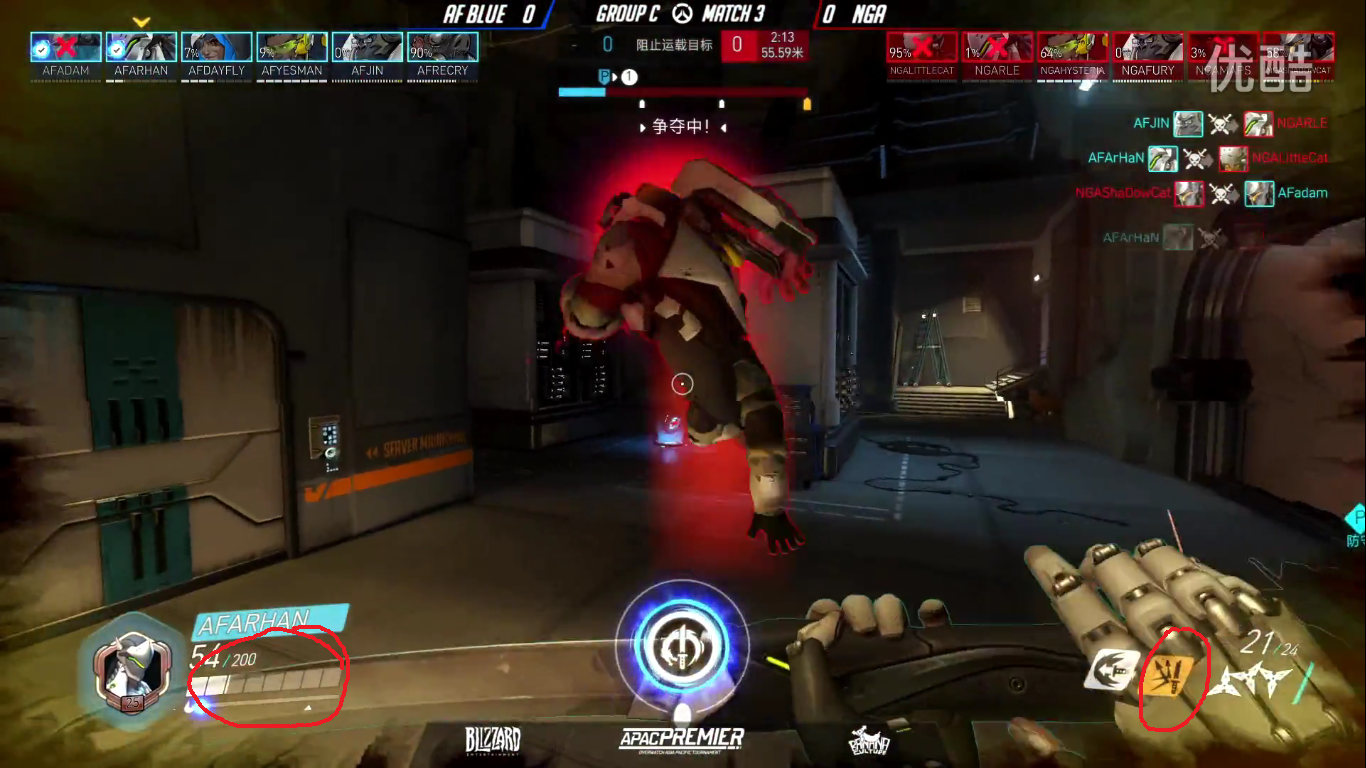This screenshot has height=768, width=1366.
Task: Choose AFDAYFLY's player portrait
Action: [x=216, y=47]
